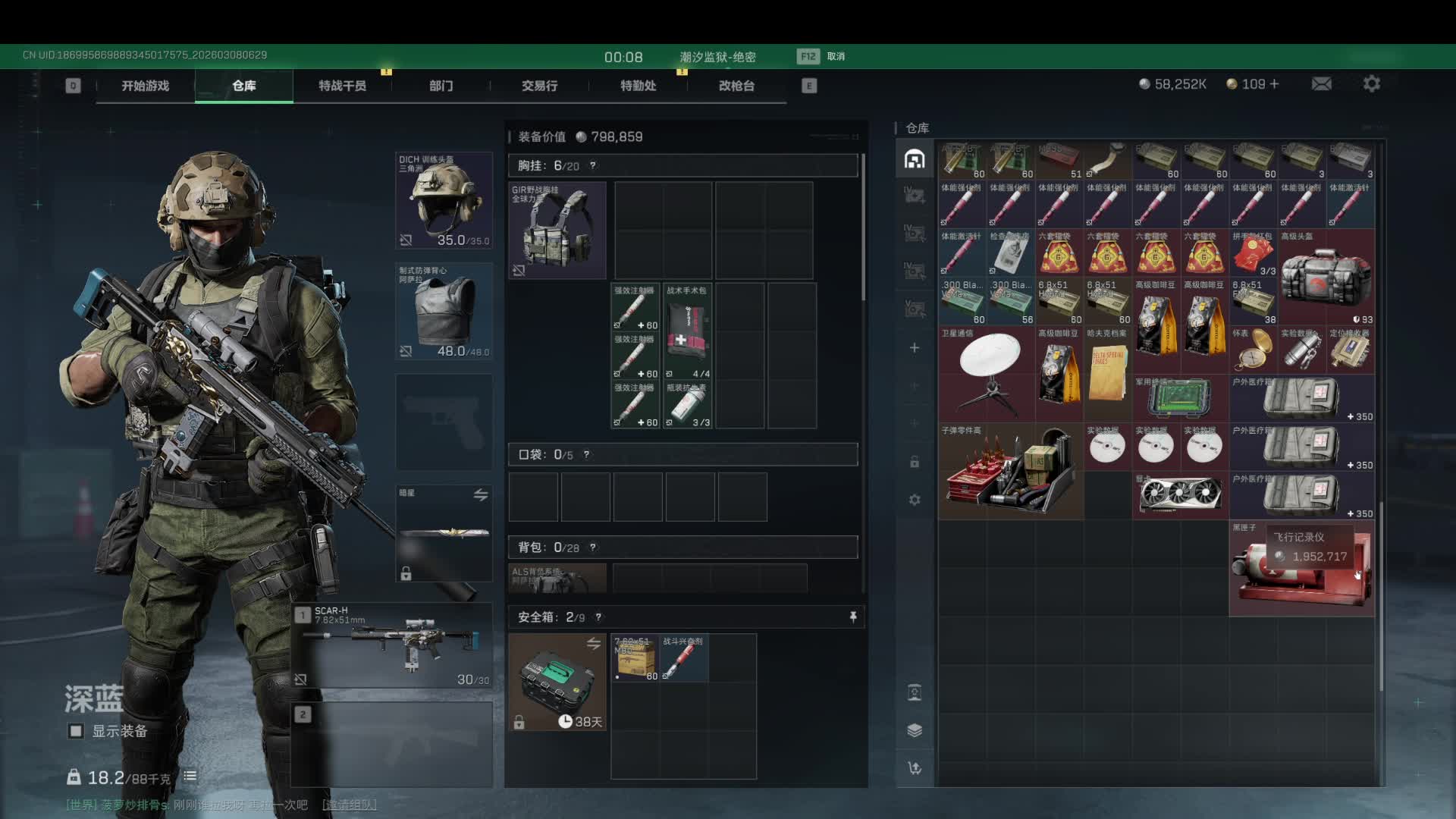Image resolution: width=1456 pixels, height=819 pixels.
Task: Go to the 交易行 tab
Action: [x=539, y=86]
